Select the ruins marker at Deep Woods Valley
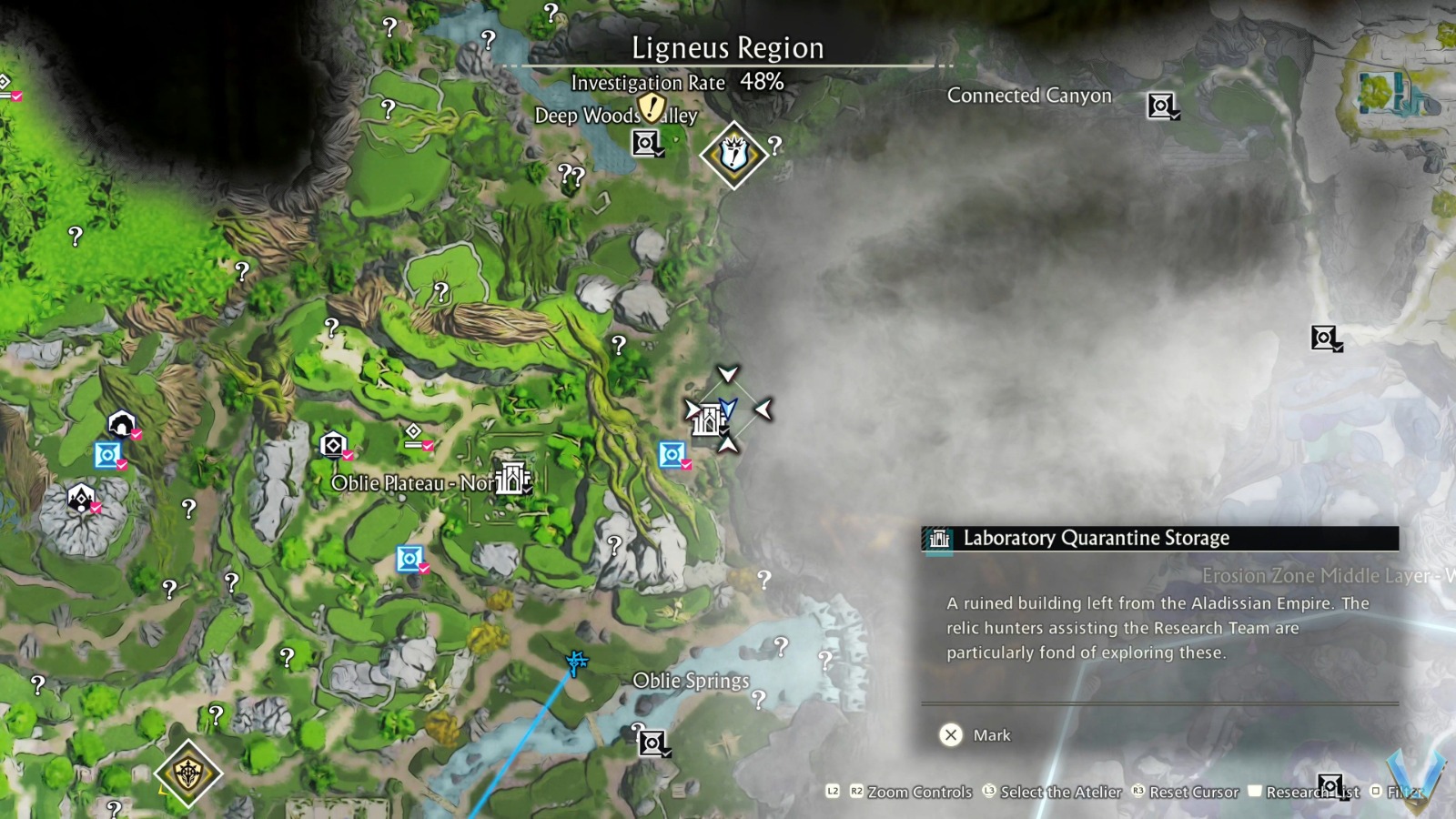1456x819 pixels. 646,142
